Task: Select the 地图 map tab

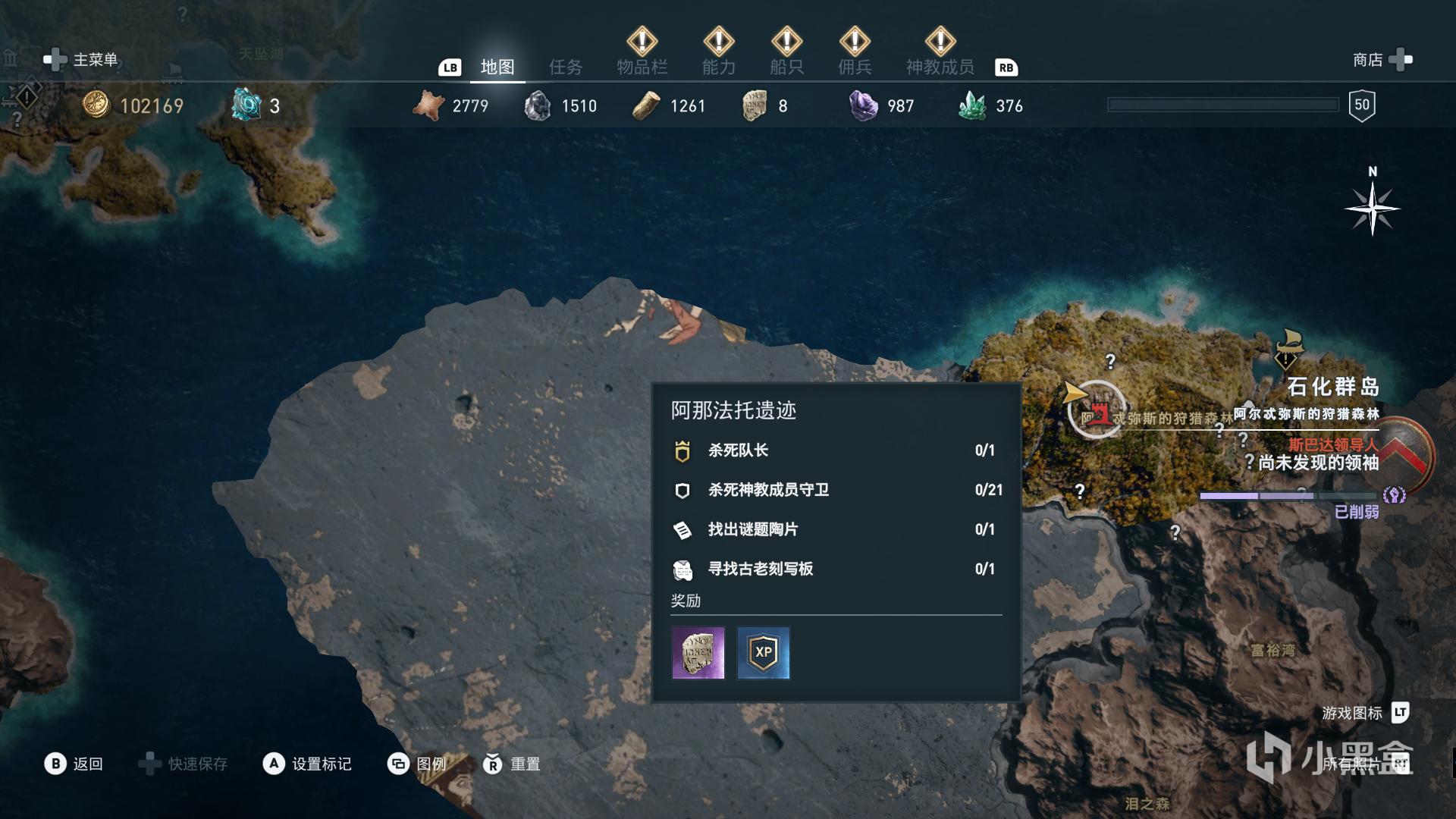Action: pyautogui.click(x=497, y=67)
